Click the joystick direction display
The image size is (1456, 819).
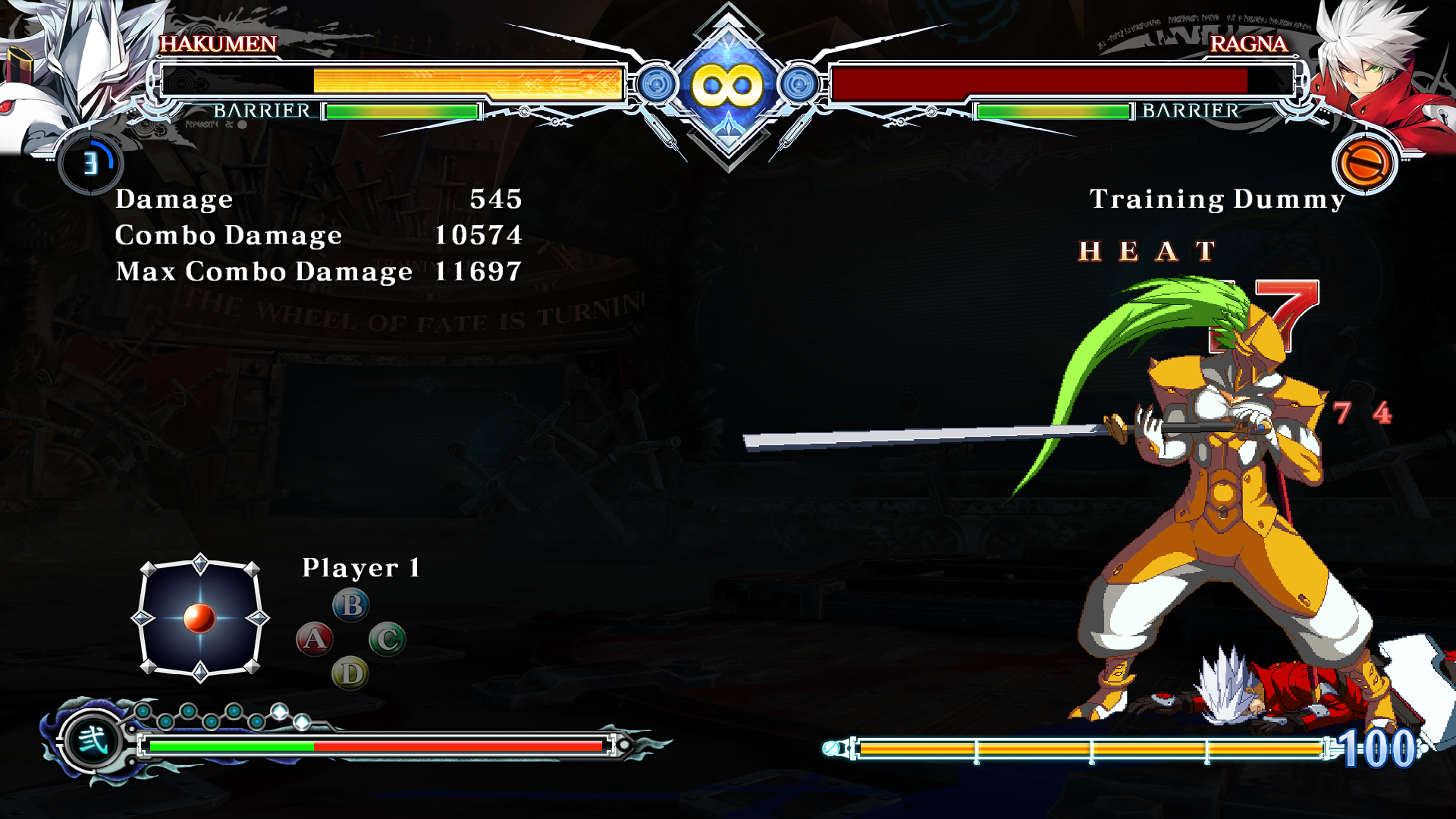[x=200, y=618]
